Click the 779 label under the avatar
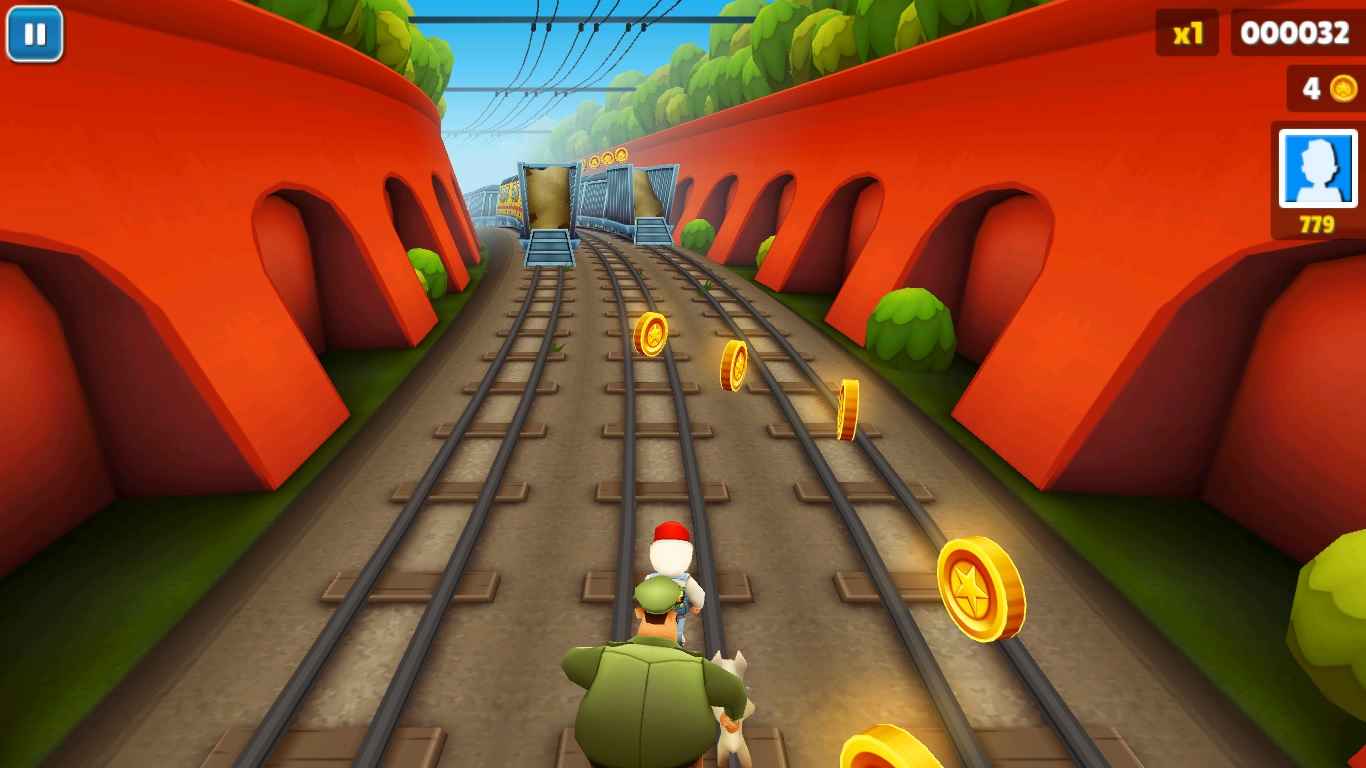 [x=1315, y=222]
